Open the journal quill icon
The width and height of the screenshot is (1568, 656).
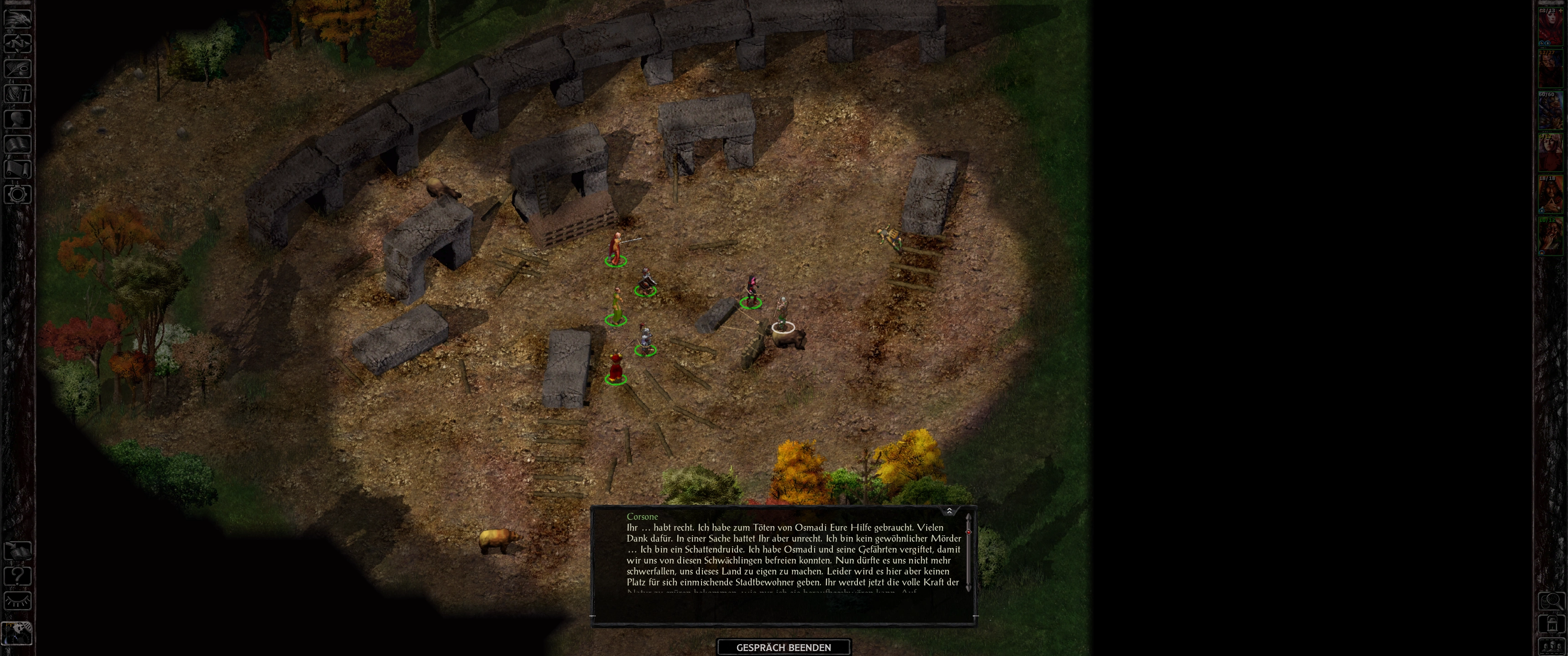[x=18, y=68]
